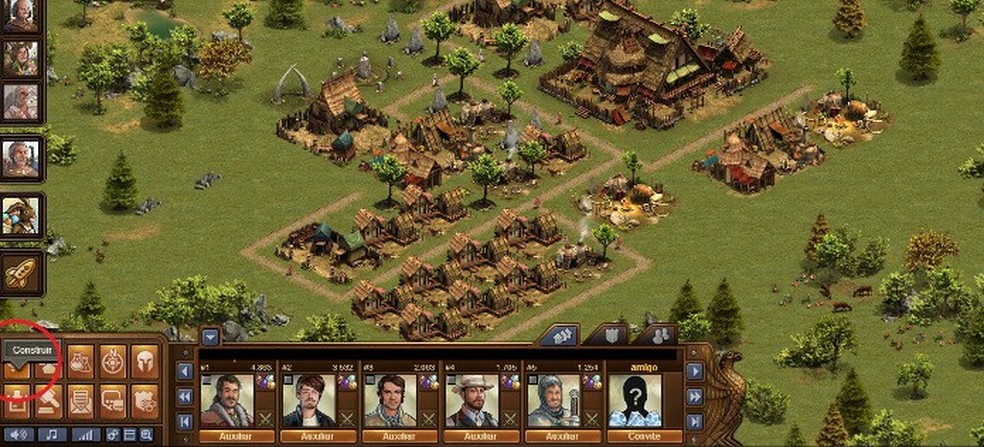Image resolution: width=984 pixels, height=447 pixels.
Task: Open the horned animal quest giver portrait
Action: click(x=20, y=215)
